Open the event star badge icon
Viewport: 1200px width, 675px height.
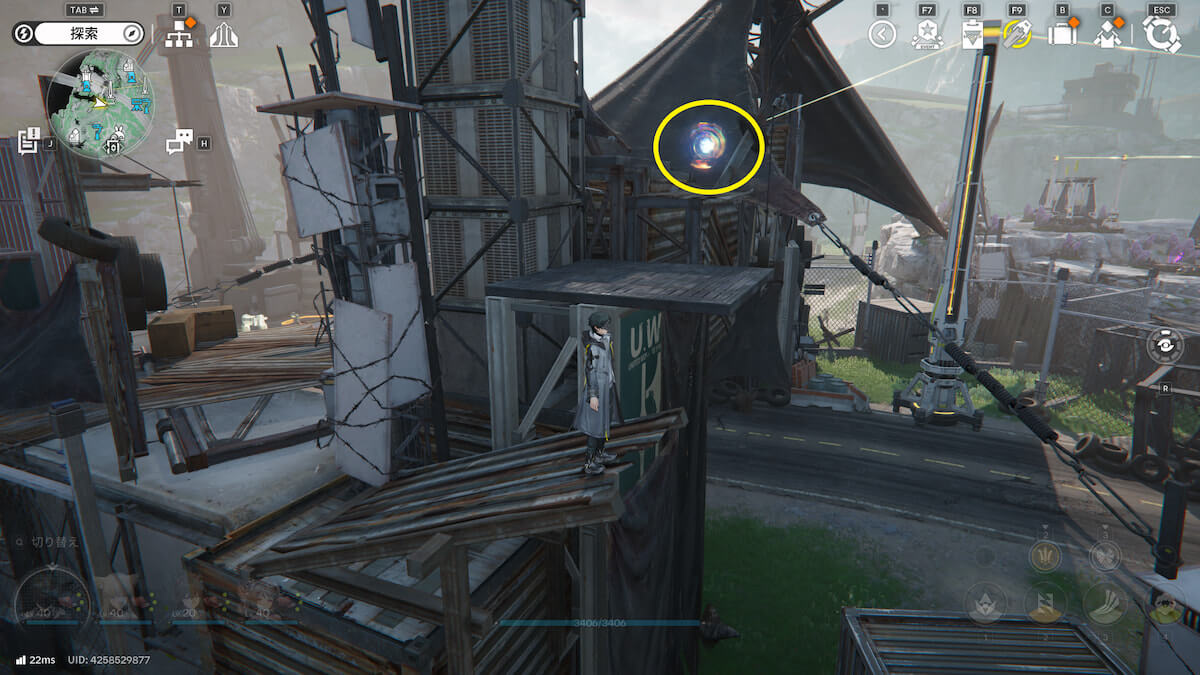926,35
